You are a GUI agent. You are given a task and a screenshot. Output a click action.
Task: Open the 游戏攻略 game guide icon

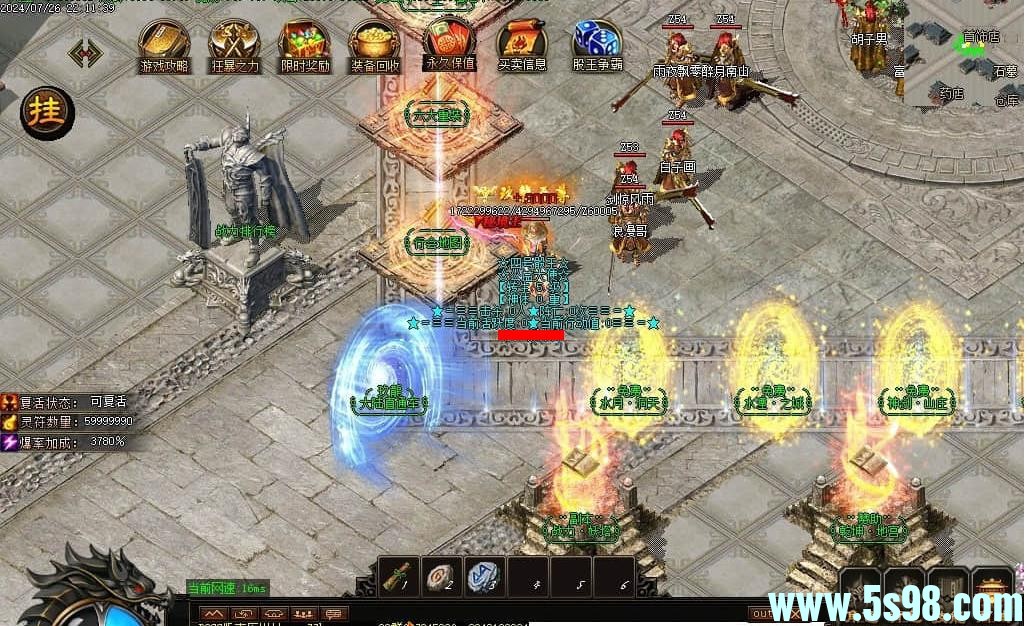(x=164, y=42)
